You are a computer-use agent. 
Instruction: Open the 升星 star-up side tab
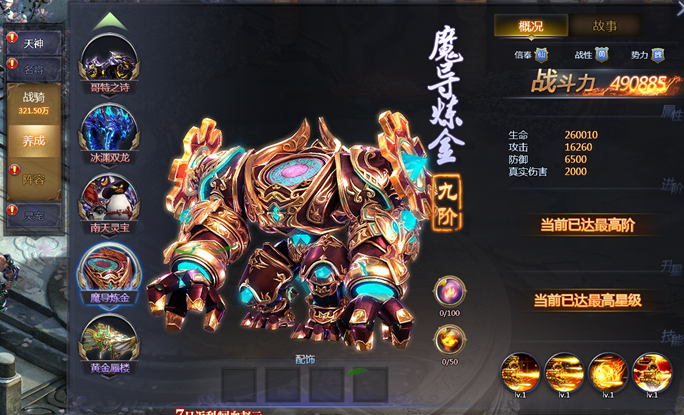click(671, 266)
